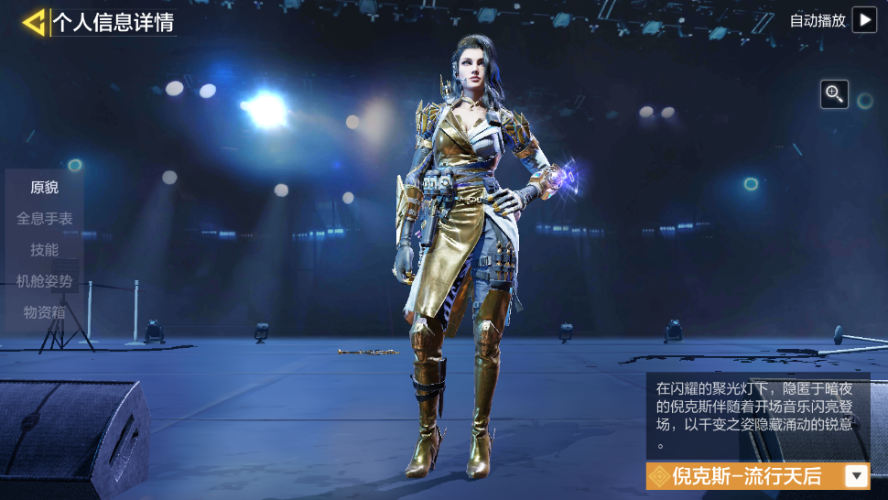
Task: Show the 物资箱 tab
Action: click(x=44, y=312)
